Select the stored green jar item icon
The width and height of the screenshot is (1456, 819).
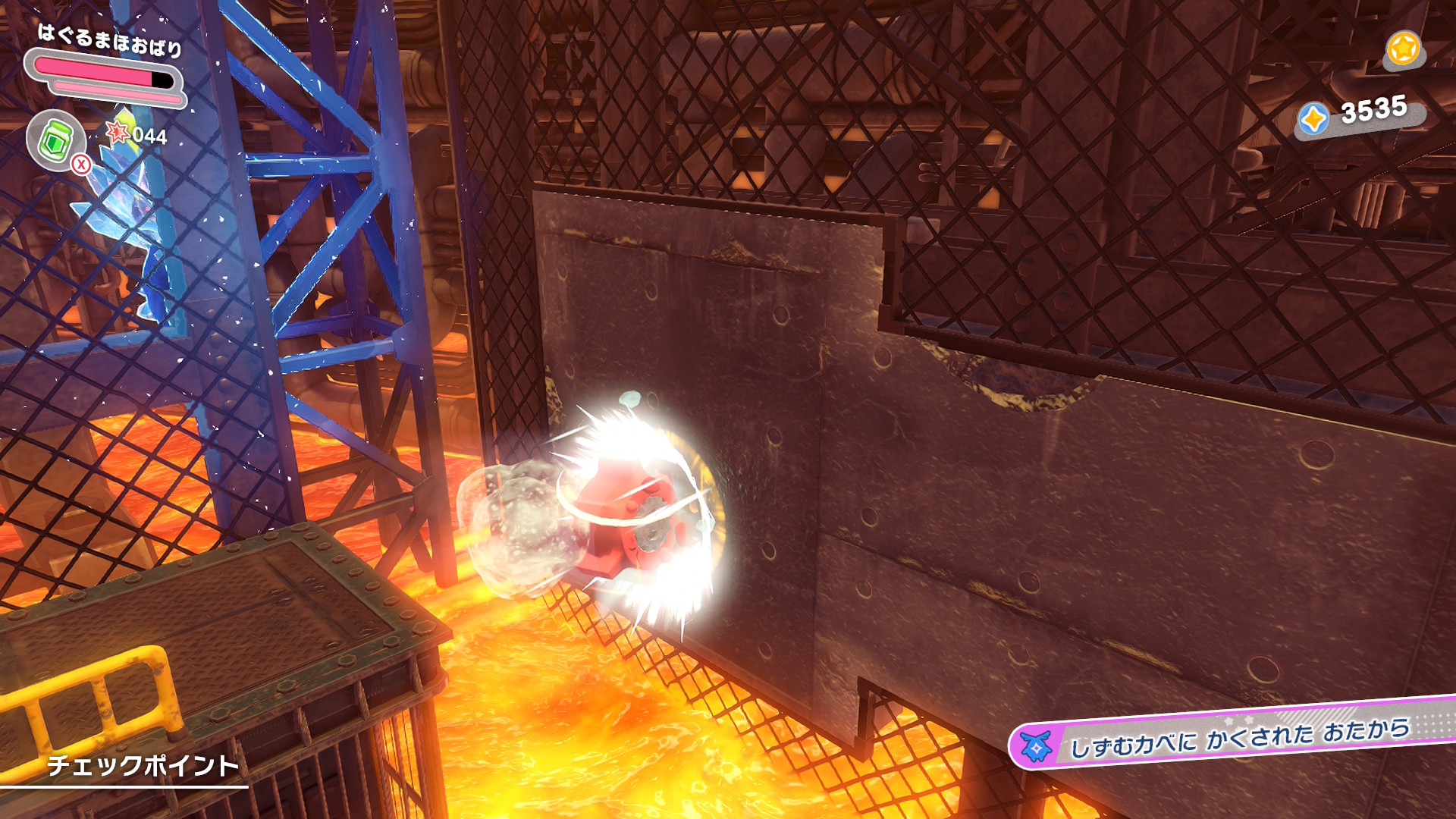tap(55, 140)
